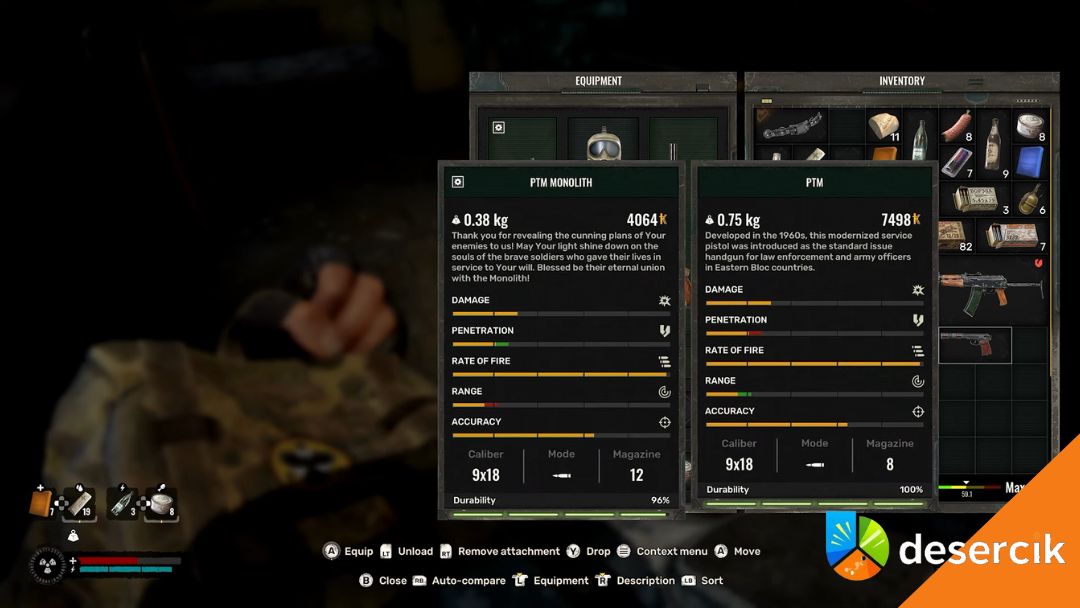Screen dimensions: 1080x608
Task: Use the energy drink quick slot
Action: tap(121, 503)
